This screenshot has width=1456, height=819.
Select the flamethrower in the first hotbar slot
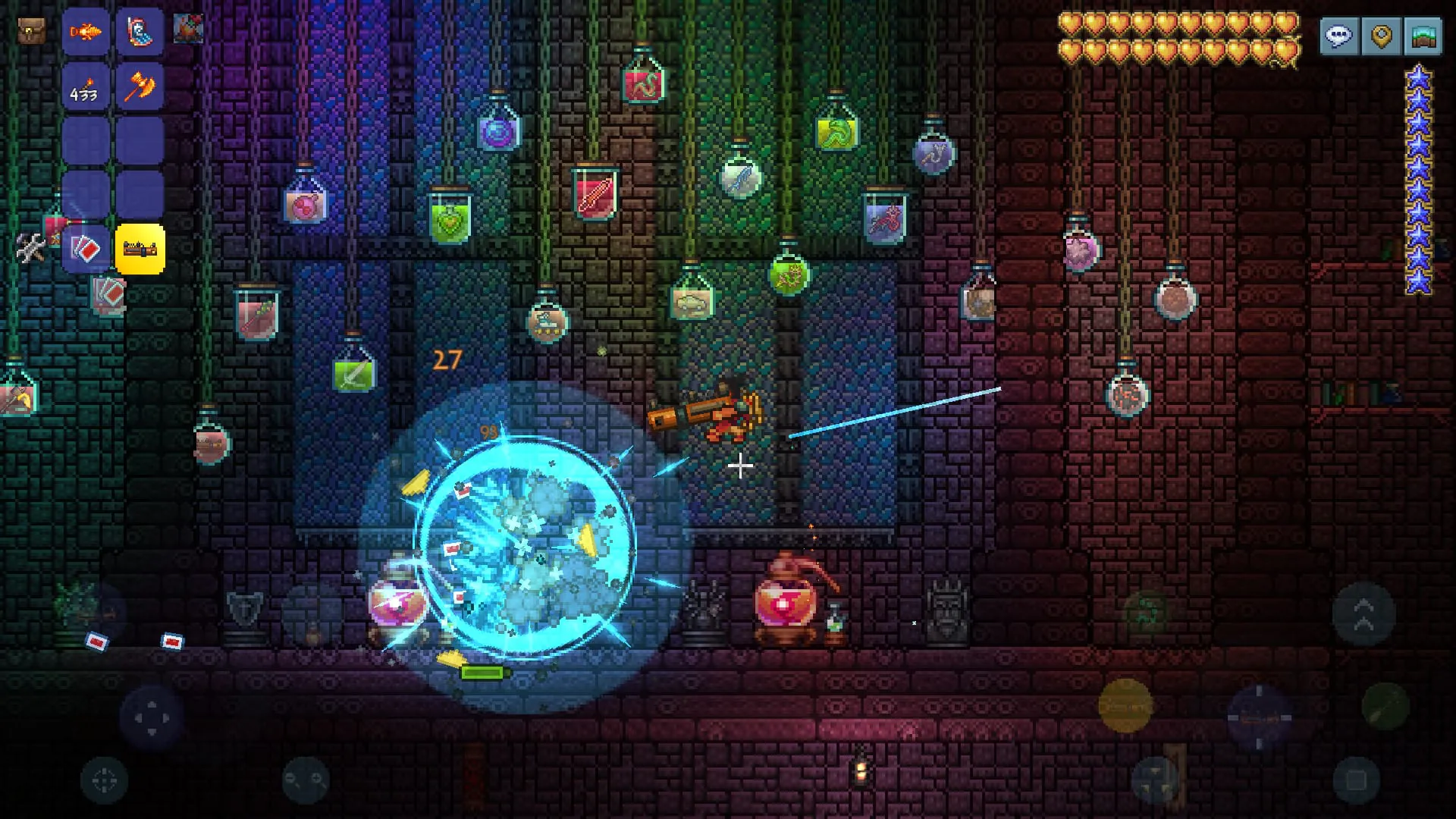86,32
